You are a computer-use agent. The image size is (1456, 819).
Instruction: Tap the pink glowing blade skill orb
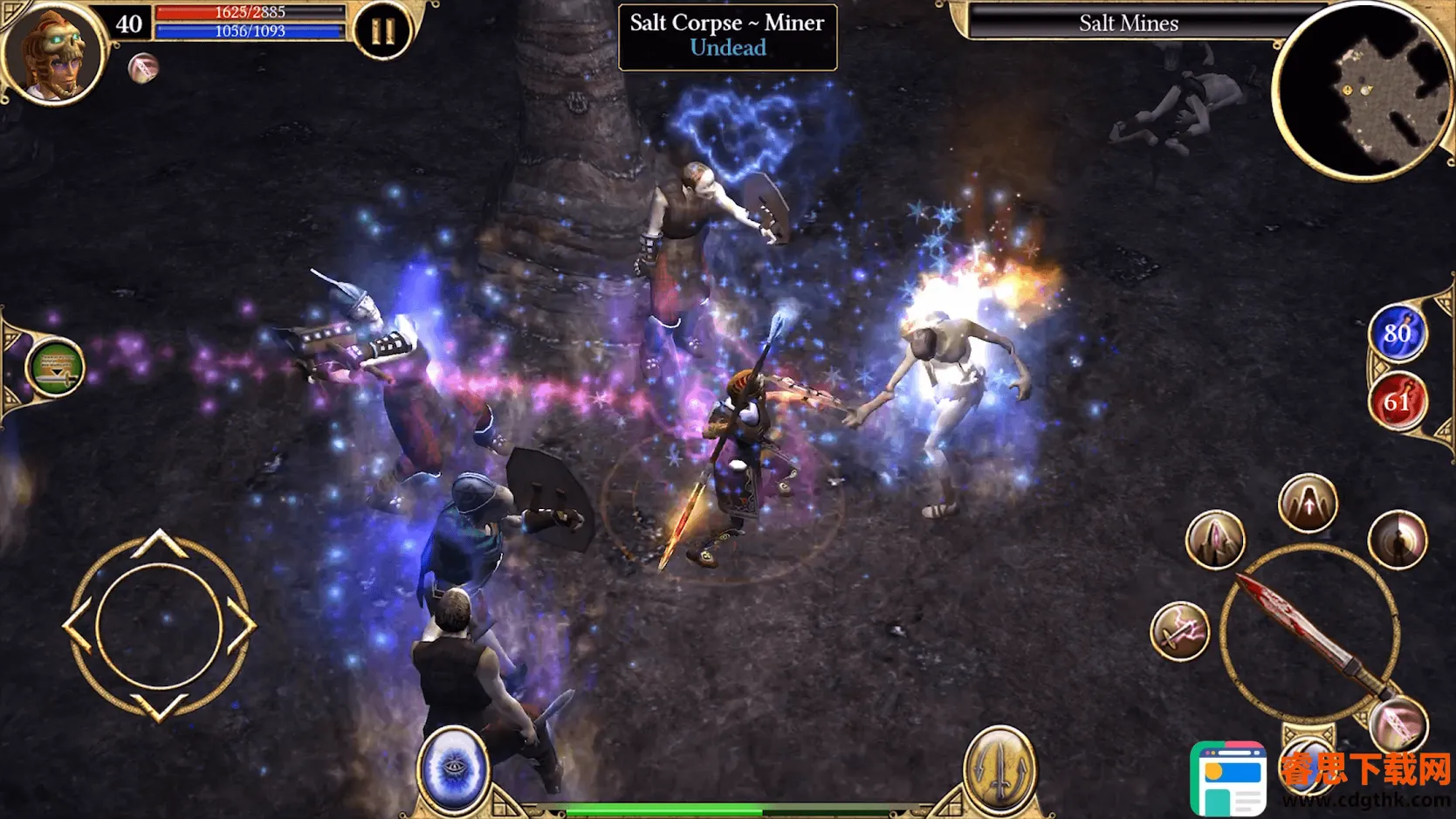(1398, 725)
